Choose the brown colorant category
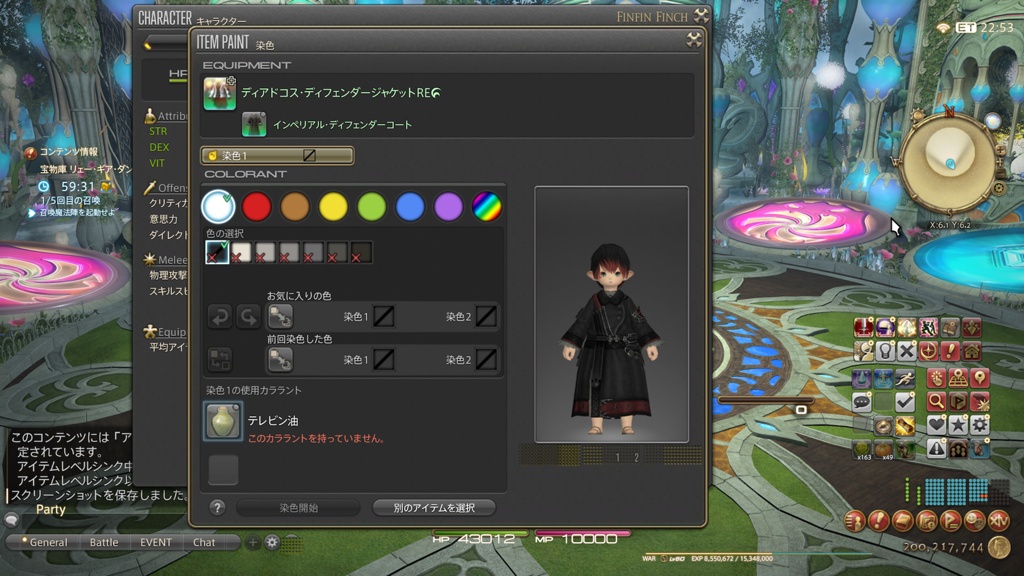The image size is (1024, 576). 295,207
